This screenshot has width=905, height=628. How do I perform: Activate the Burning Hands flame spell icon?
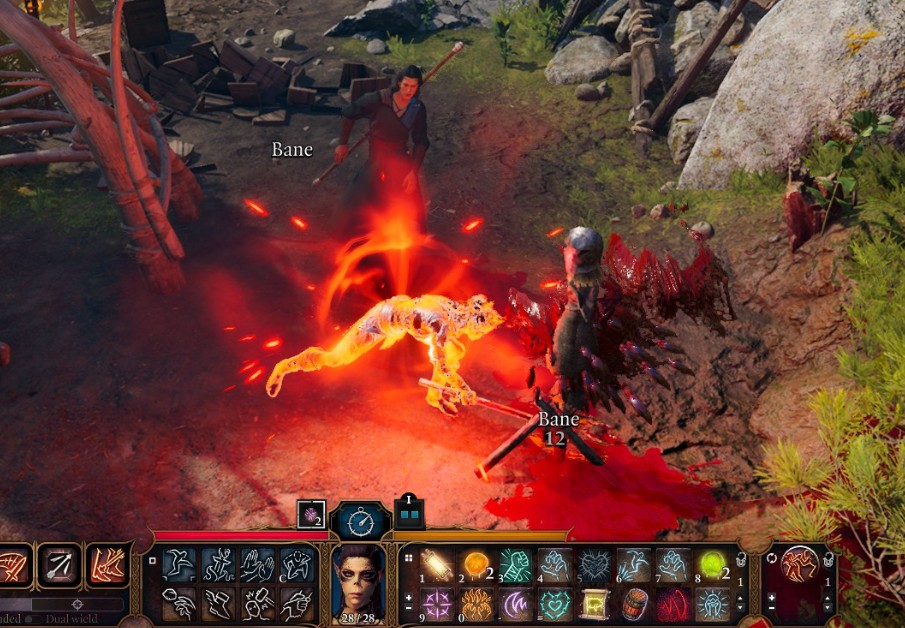click(476, 604)
